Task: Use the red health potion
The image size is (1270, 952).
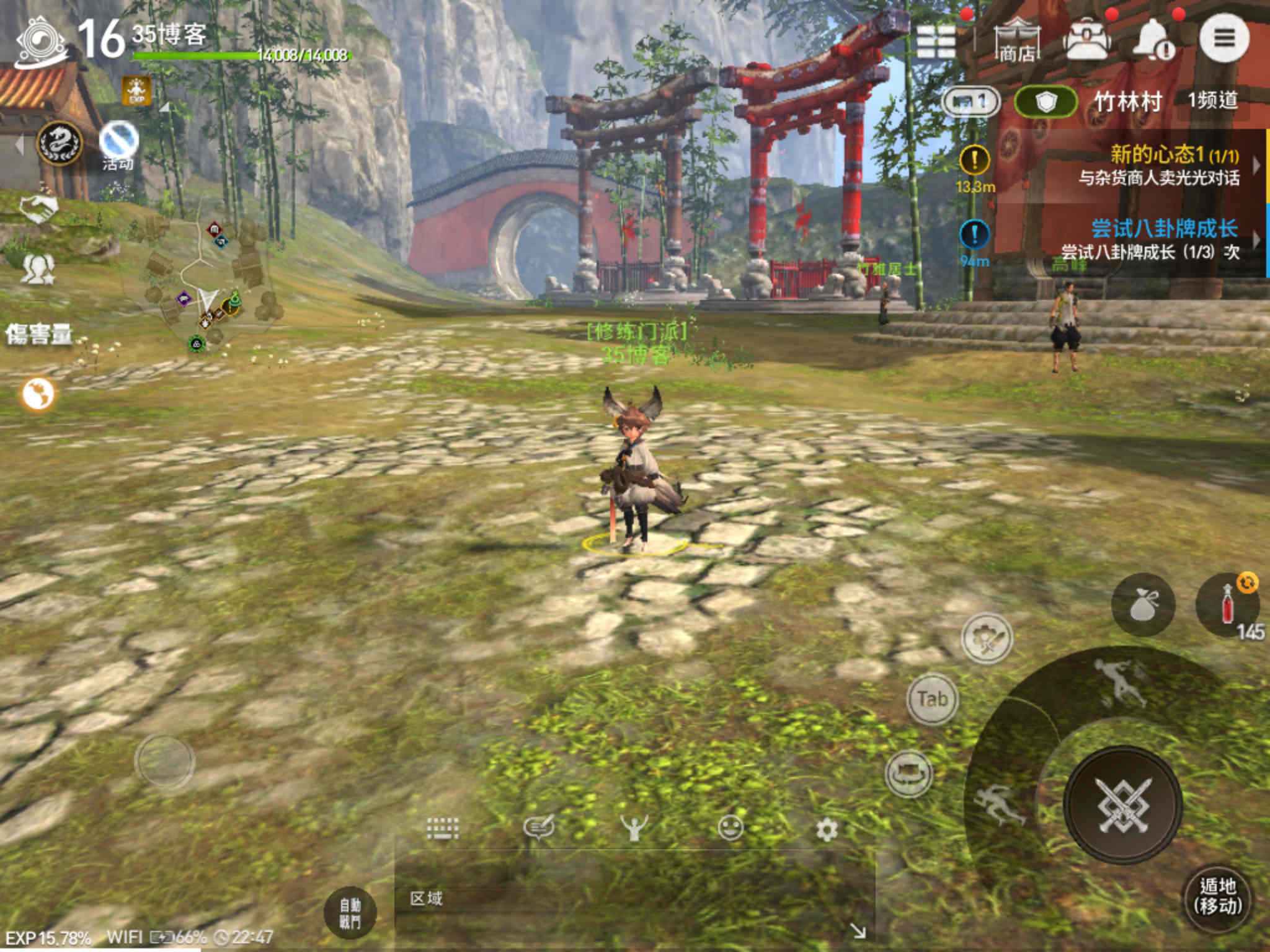Action: [1227, 603]
